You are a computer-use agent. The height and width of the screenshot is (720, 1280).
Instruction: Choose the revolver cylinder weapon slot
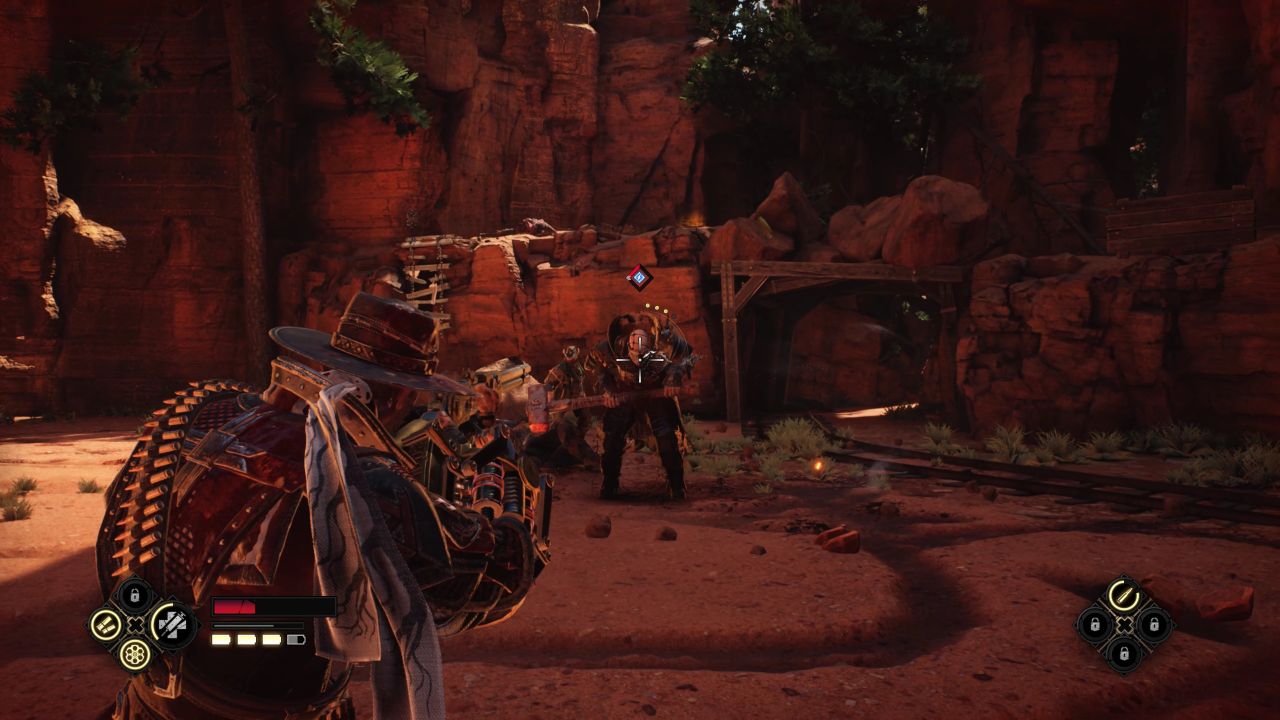pyautogui.click(x=135, y=655)
